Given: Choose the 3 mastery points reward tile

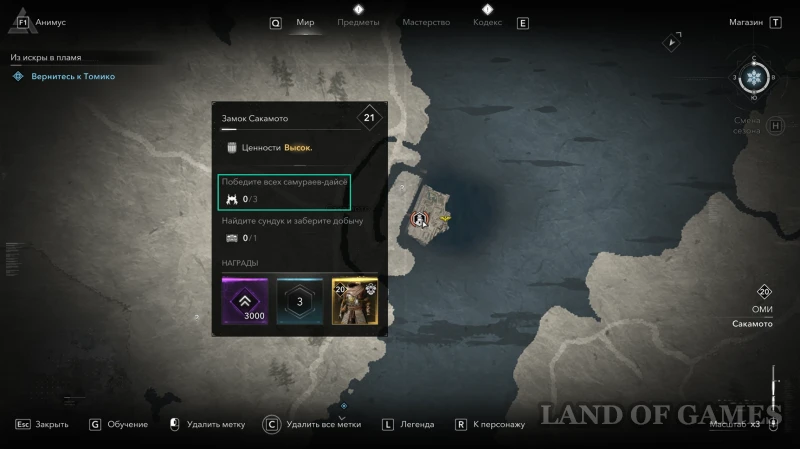Looking at the screenshot, I should click(300, 301).
